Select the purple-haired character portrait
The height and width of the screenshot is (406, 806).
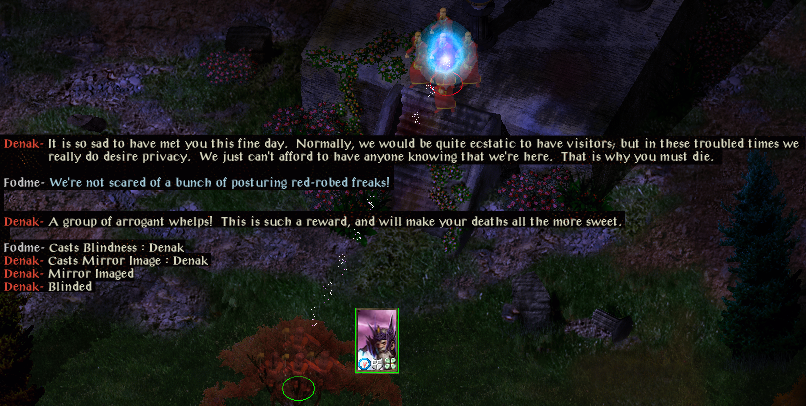377,339
